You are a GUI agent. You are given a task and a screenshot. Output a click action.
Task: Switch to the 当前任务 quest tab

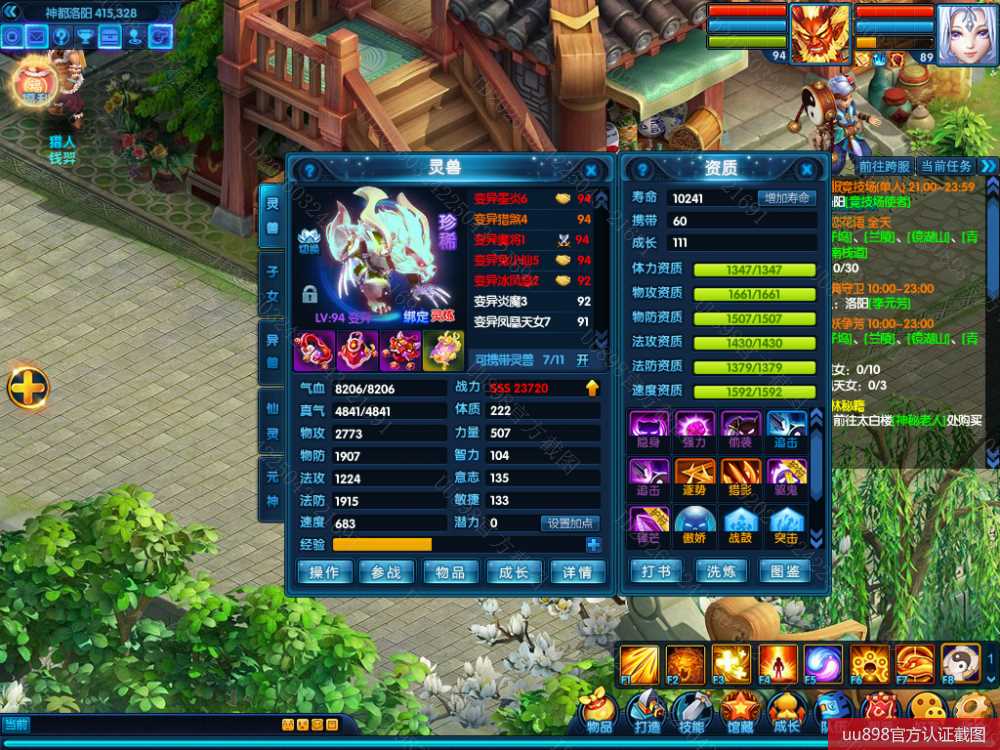point(946,166)
